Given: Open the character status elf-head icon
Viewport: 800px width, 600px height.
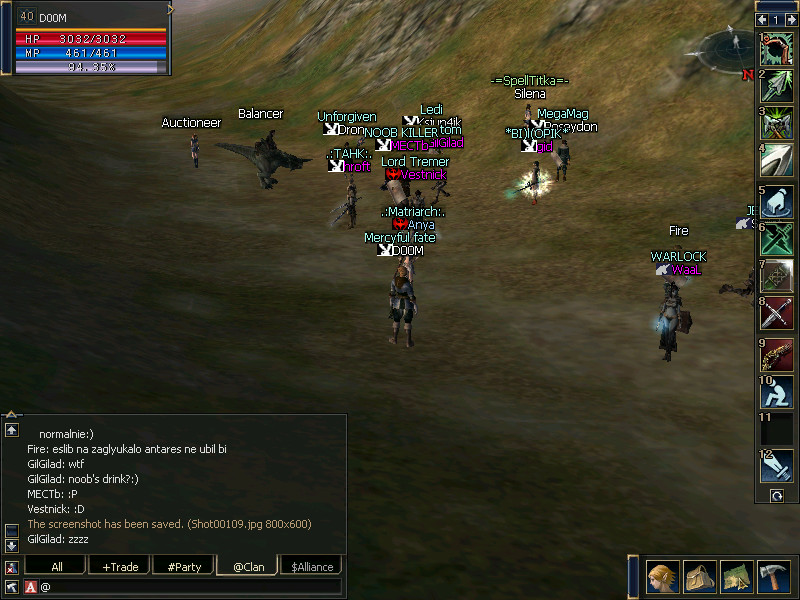Looking at the screenshot, I should coord(662,577).
